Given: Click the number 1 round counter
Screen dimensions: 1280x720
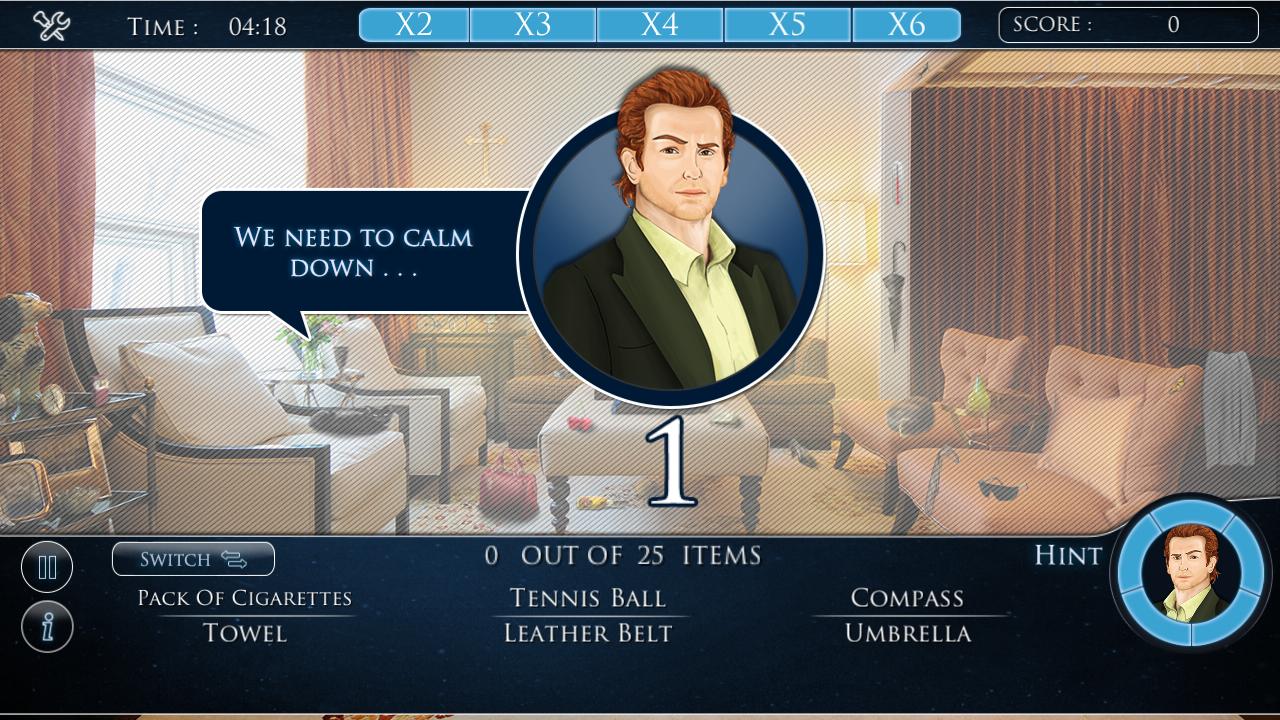Looking at the screenshot, I should 673,460.
